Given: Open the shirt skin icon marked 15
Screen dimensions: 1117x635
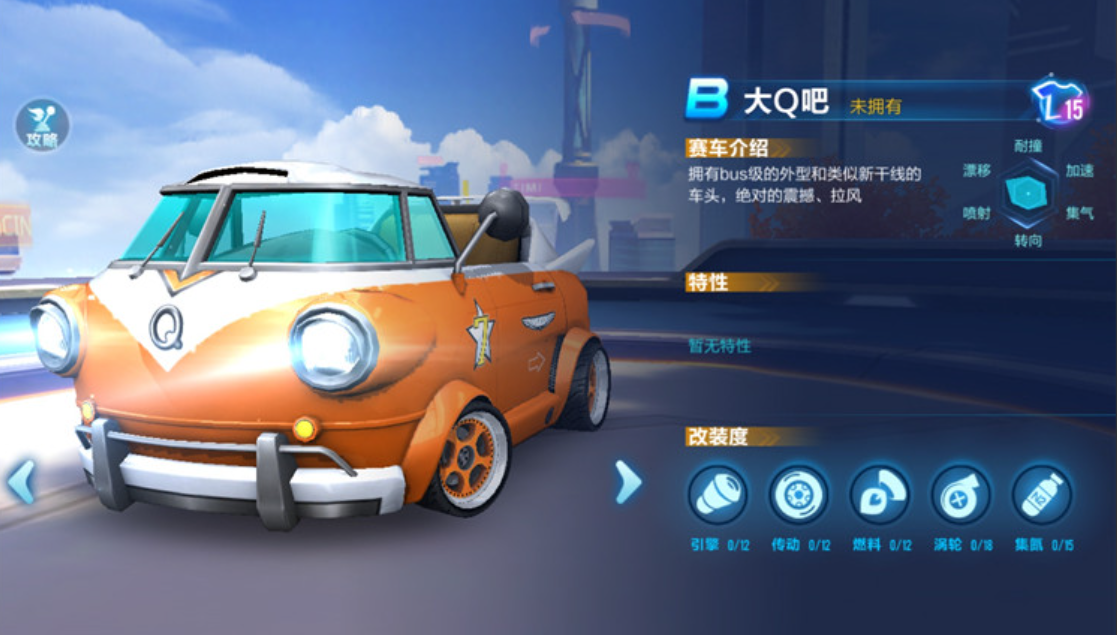Looking at the screenshot, I should coord(1059,102).
